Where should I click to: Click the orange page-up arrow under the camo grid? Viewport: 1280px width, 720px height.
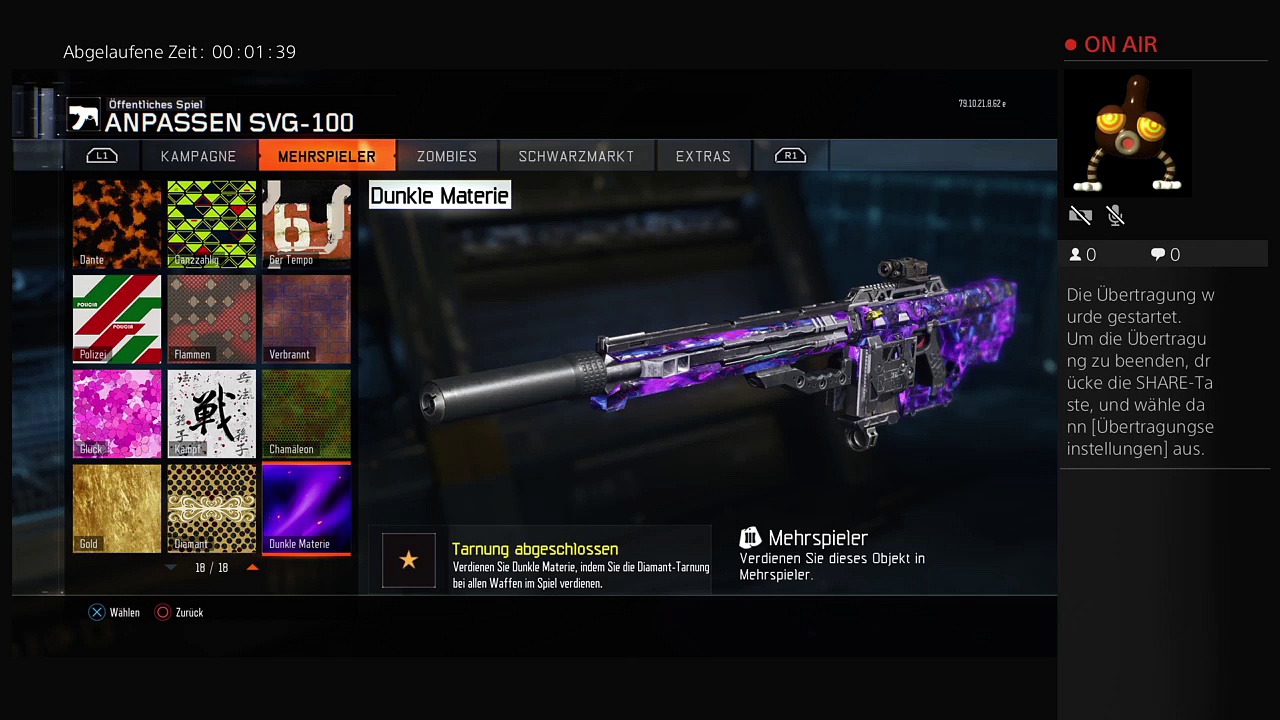(x=252, y=567)
